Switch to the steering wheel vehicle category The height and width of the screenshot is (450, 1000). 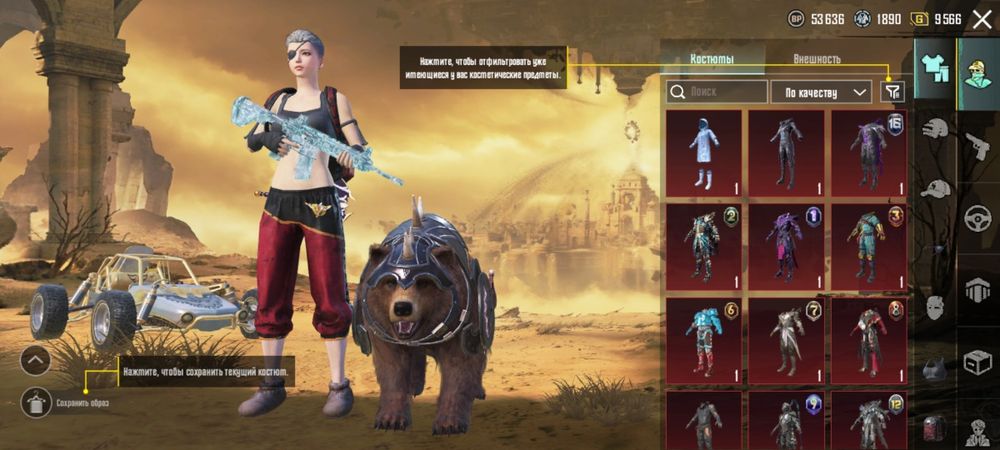pyautogui.click(x=977, y=218)
